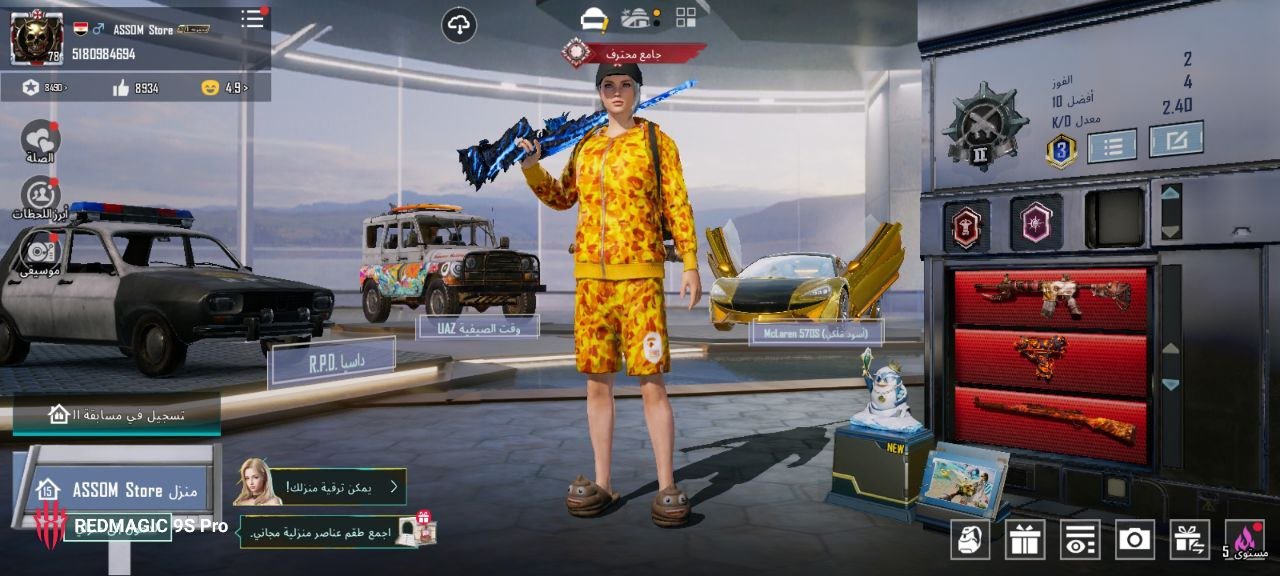Open the pink flame popularity level icon
The width and height of the screenshot is (1280, 576).
[1247, 539]
